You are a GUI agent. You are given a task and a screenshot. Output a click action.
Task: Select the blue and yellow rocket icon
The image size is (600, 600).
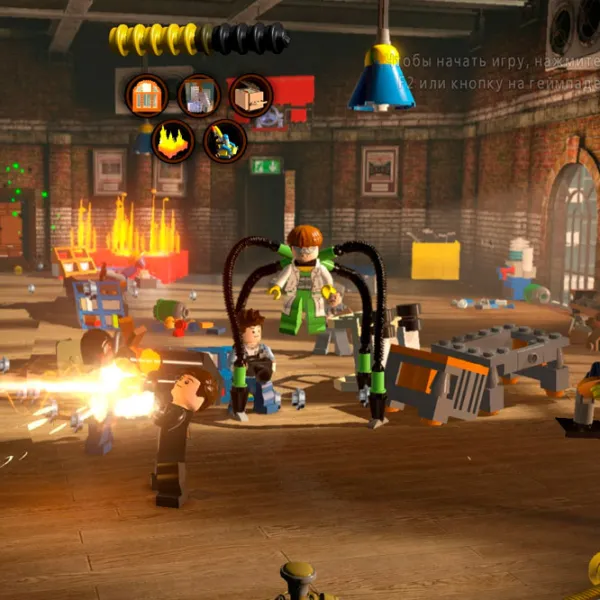225,141
